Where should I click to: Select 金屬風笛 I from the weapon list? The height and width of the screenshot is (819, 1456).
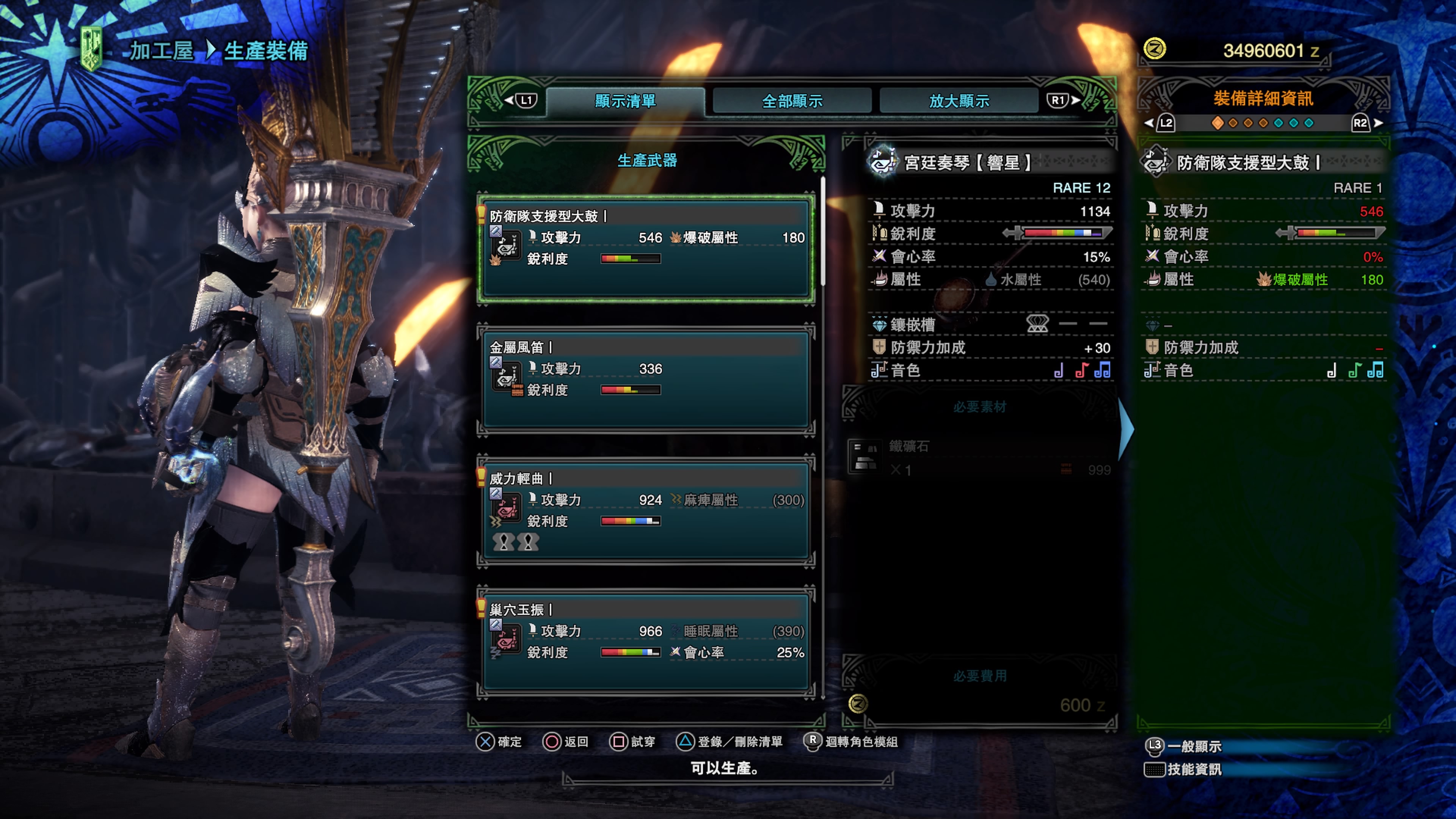pos(645,379)
